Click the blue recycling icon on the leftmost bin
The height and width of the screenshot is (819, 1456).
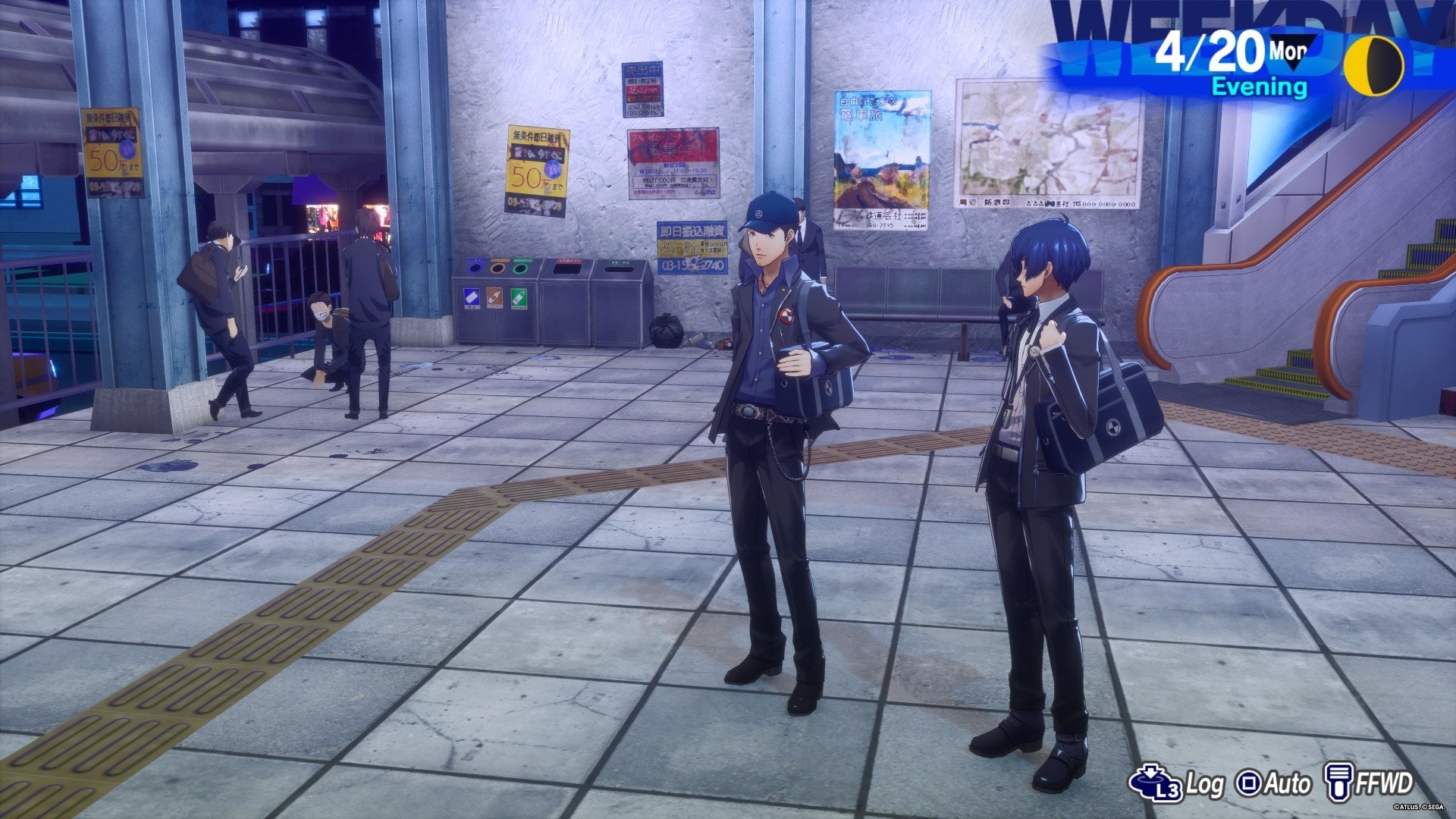(472, 298)
